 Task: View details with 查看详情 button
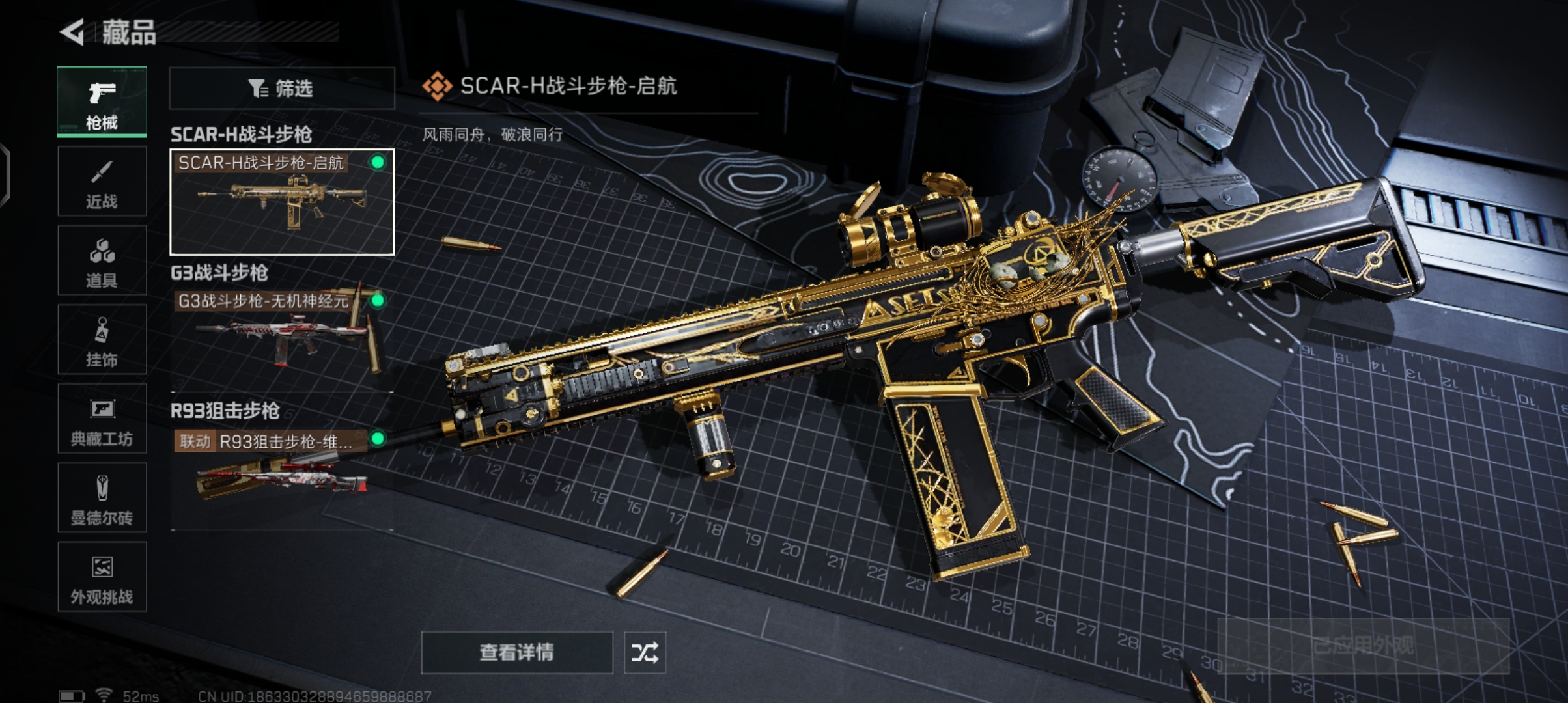click(x=516, y=652)
